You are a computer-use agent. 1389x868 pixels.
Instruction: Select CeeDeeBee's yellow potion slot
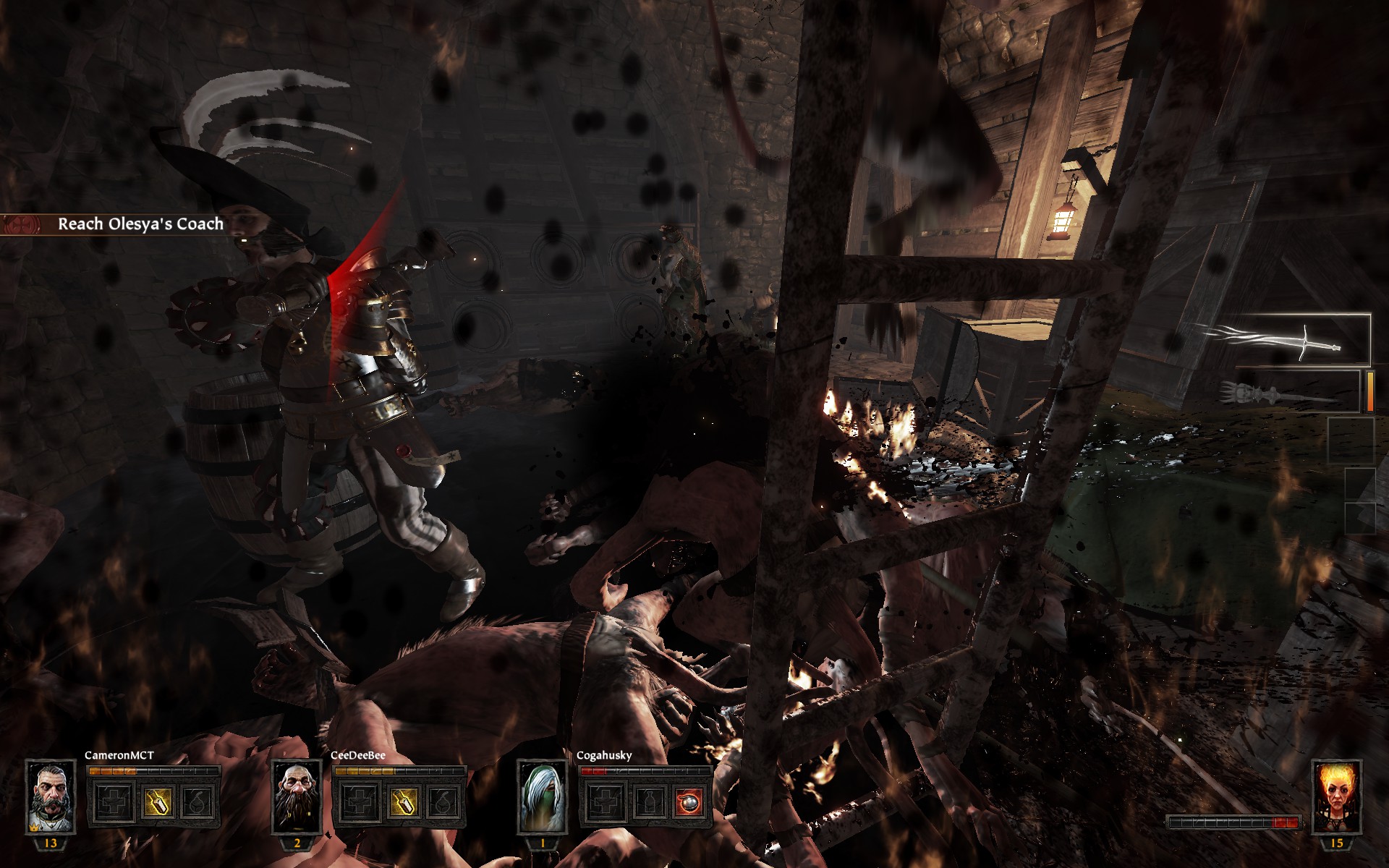402,802
